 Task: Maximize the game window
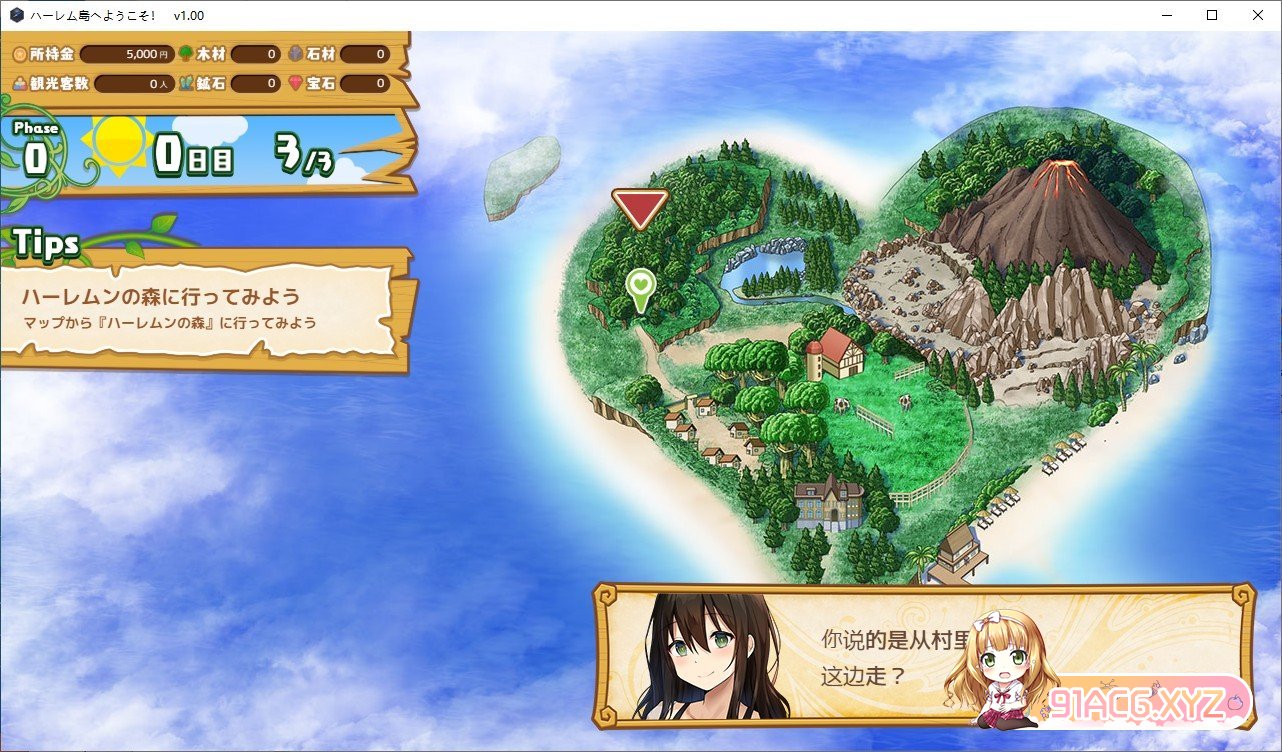pos(1211,15)
